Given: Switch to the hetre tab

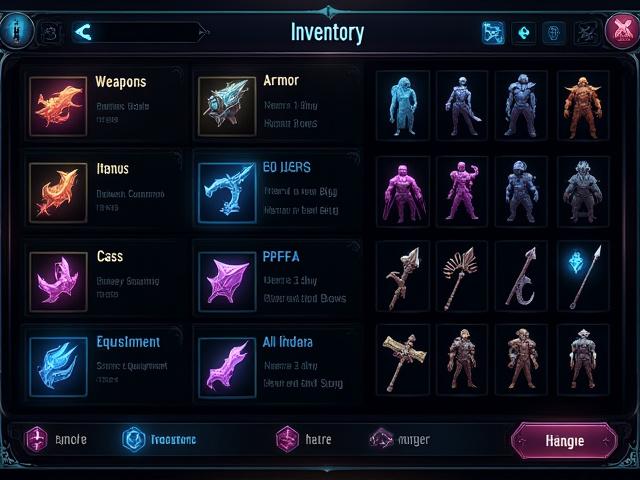Looking at the screenshot, I should coord(304,439).
